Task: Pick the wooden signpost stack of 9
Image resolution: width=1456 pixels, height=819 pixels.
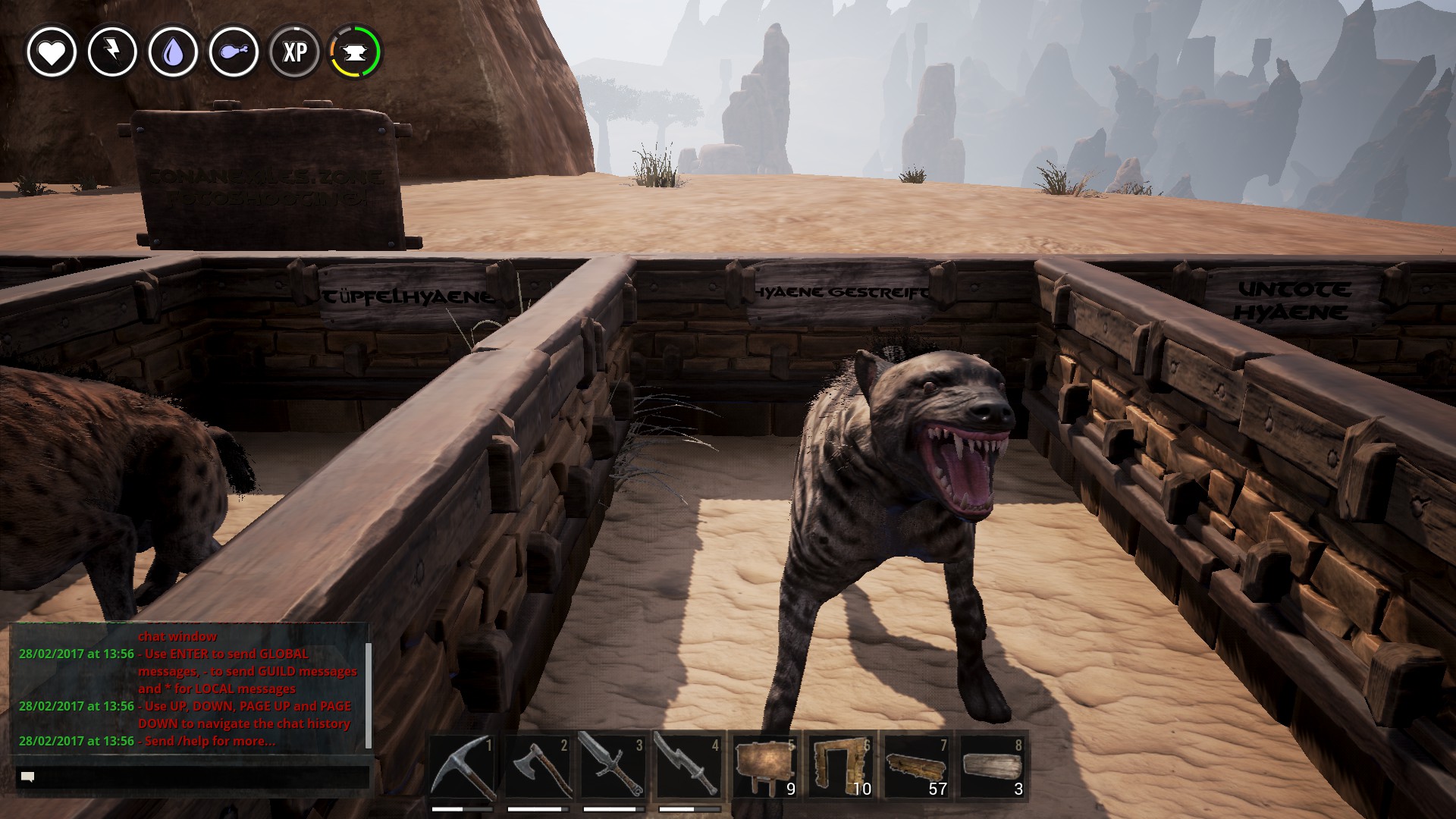Action: [766, 766]
